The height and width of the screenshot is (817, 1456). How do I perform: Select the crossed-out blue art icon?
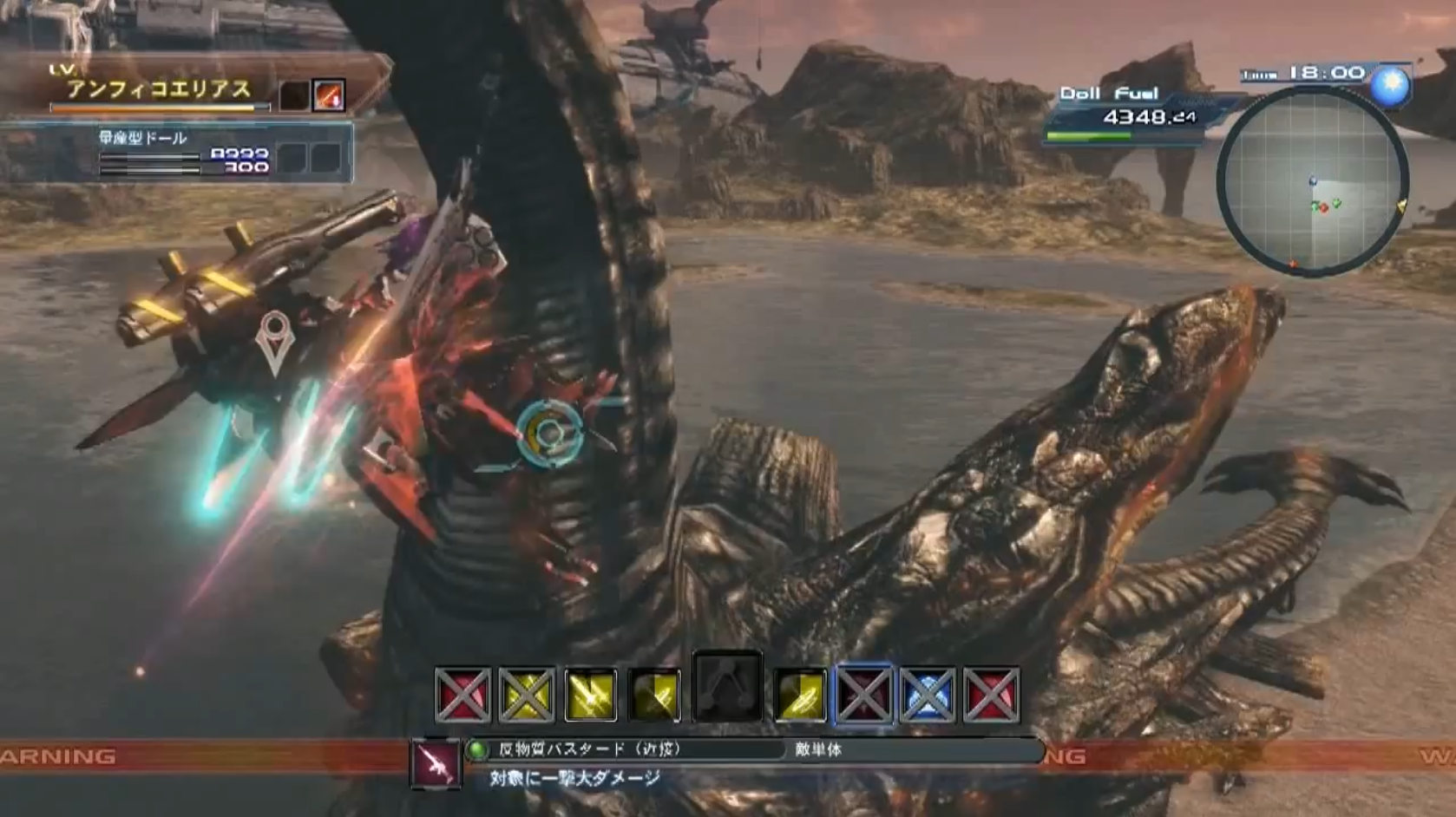pos(928,695)
